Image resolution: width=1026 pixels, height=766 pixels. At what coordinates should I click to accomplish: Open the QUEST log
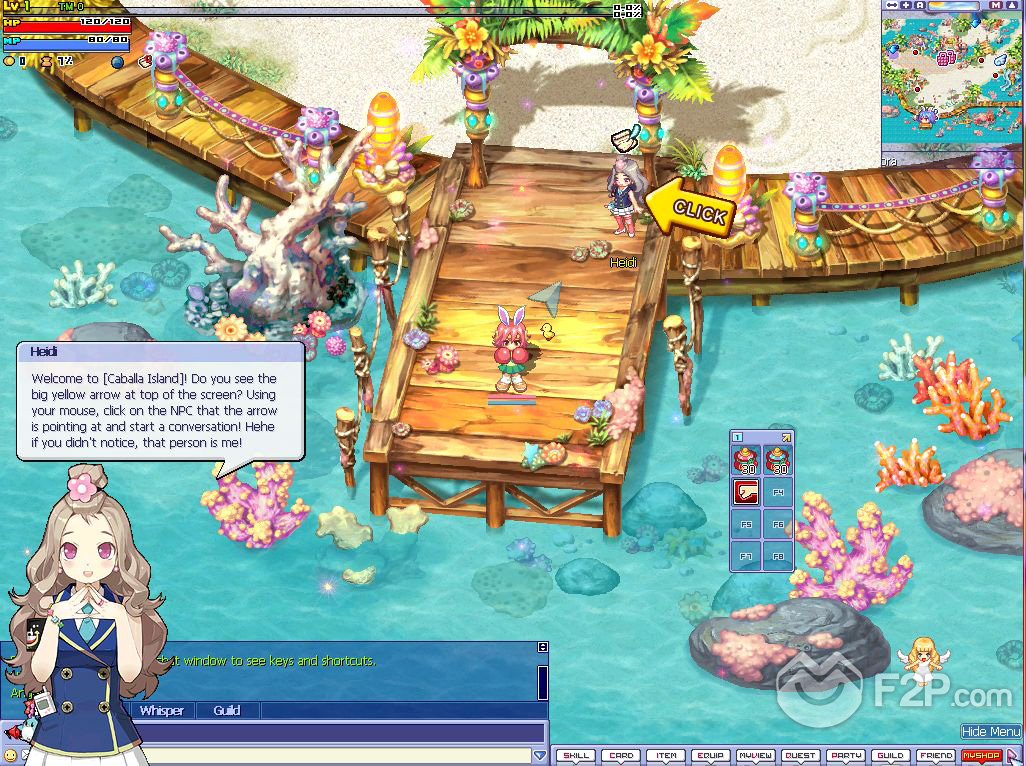click(x=800, y=756)
